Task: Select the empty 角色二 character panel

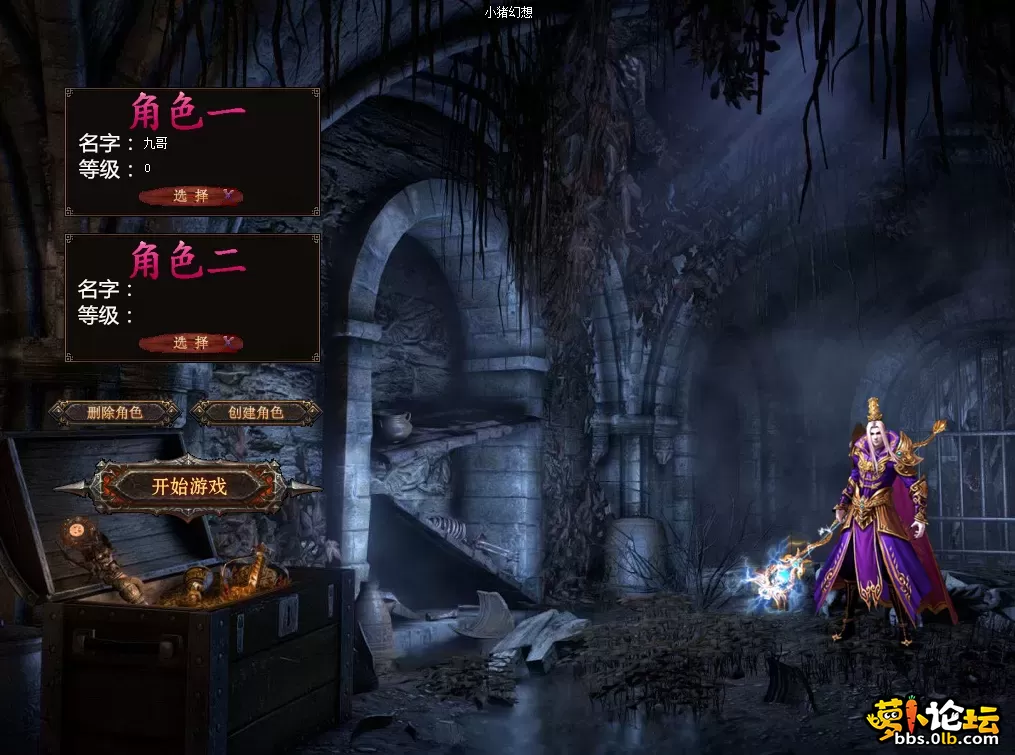Action: tap(192, 297)
